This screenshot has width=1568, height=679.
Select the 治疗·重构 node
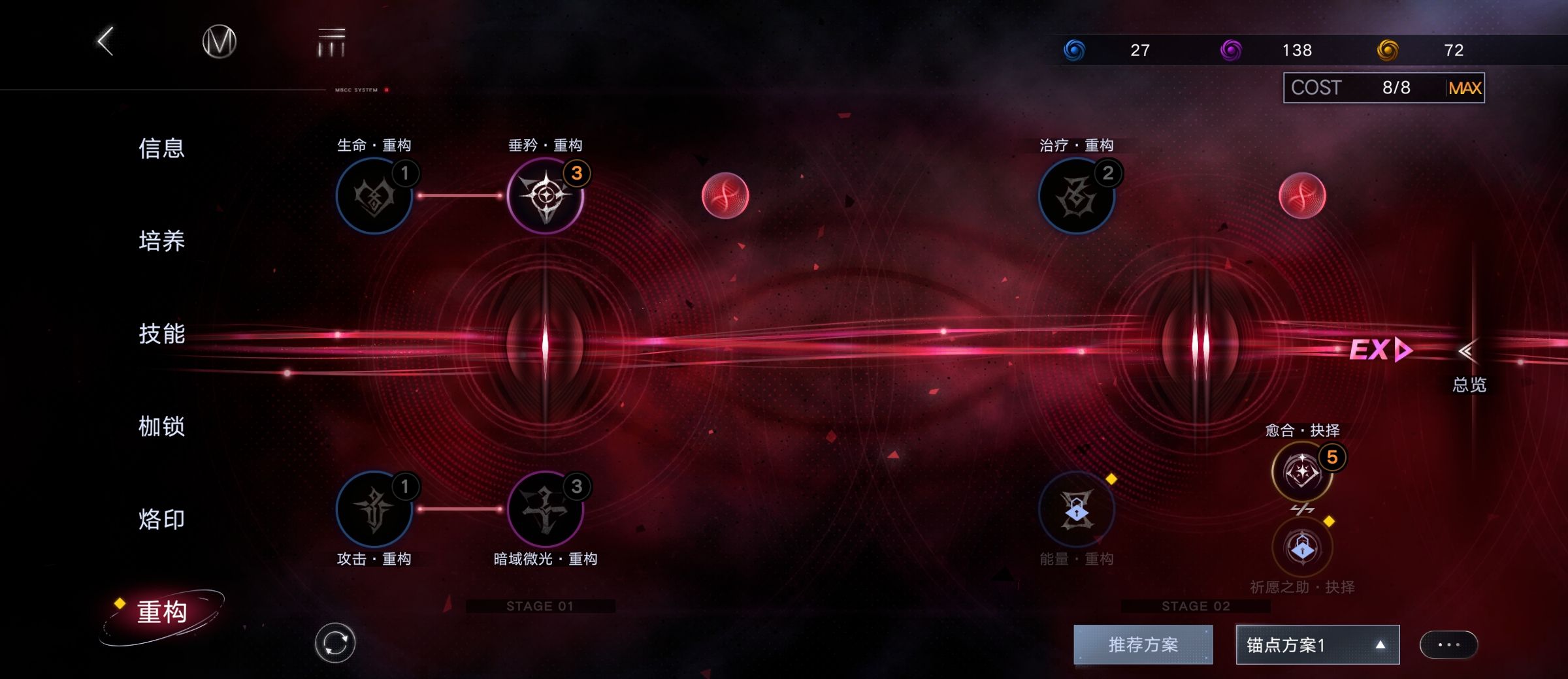point(1076,196)
